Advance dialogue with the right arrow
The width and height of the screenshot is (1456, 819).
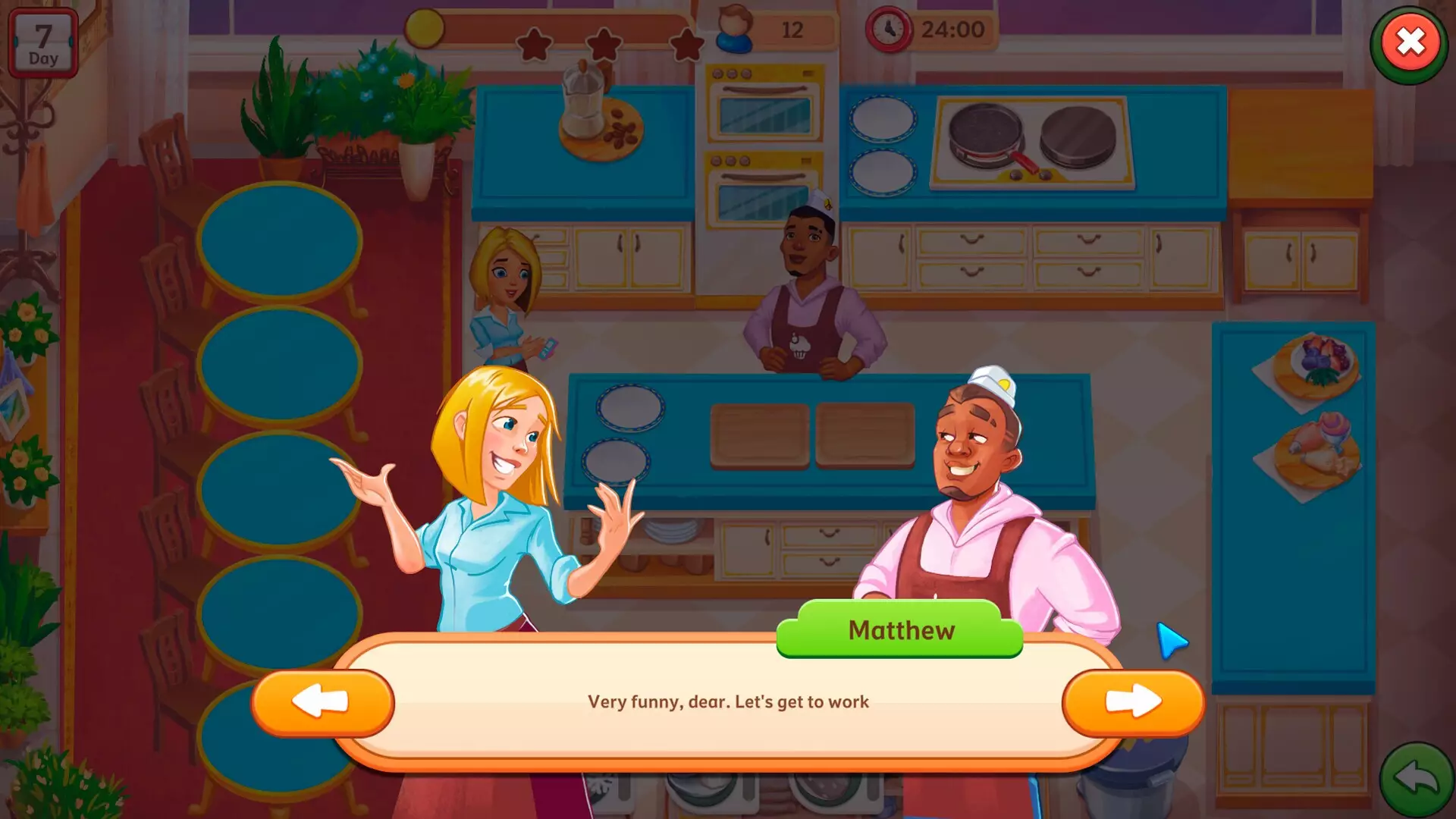pyautogui.click(x=1135, y=701)
